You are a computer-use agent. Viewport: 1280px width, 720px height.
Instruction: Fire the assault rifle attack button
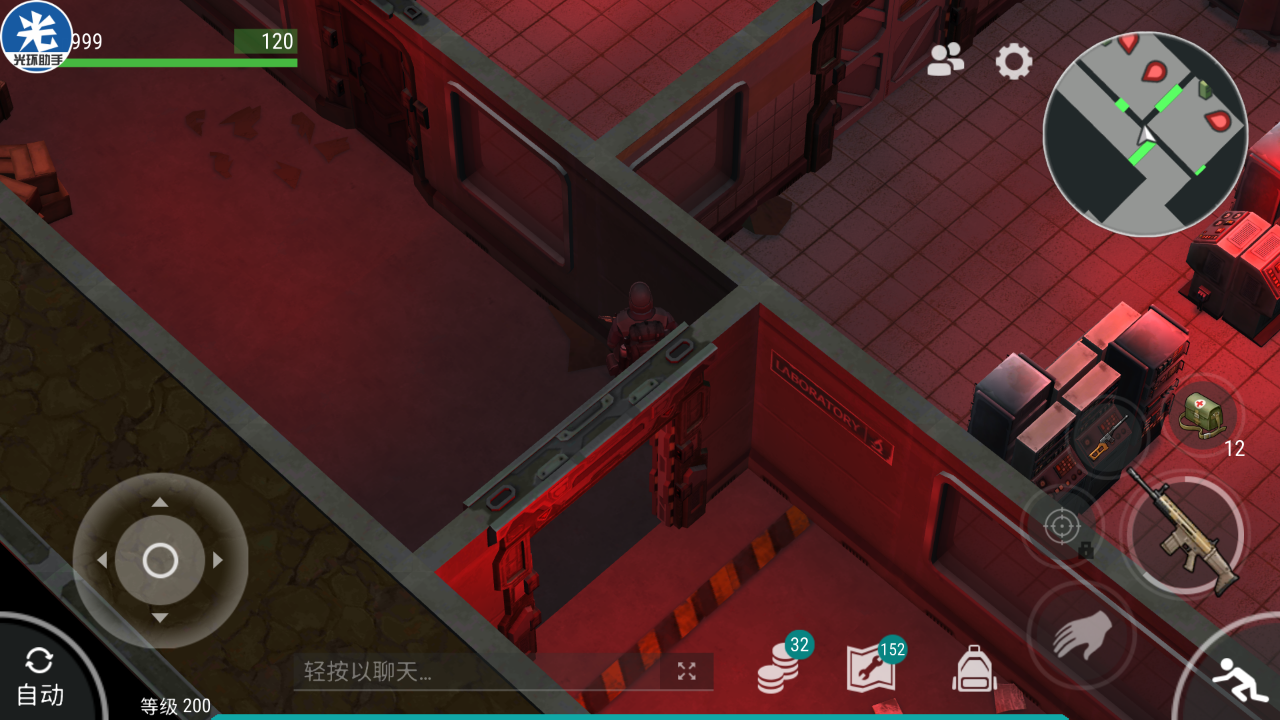tap(1186, 534)
